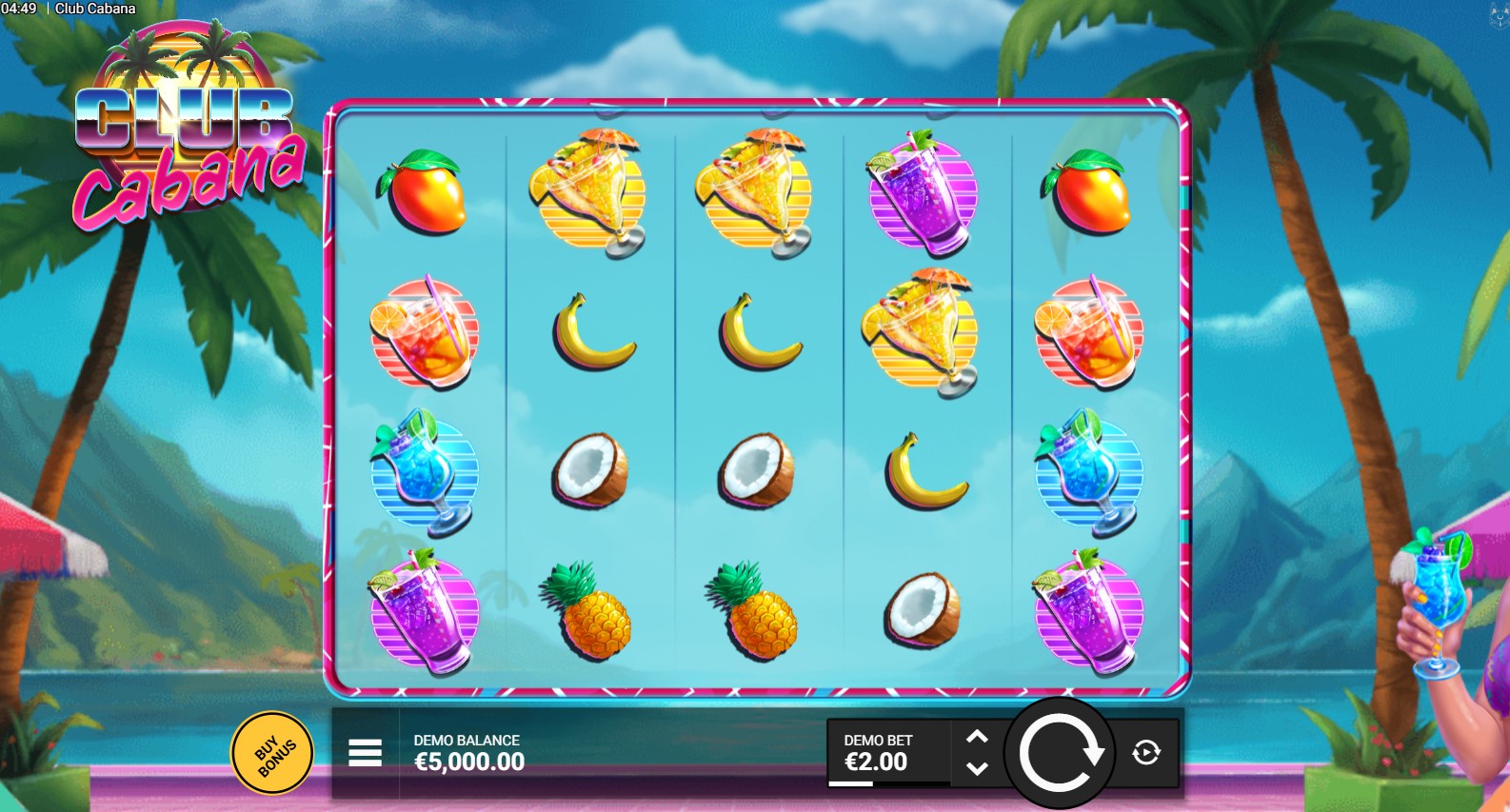Open the Buy Bonus feature
The image size is (1510, 812).
click(272, 753)
